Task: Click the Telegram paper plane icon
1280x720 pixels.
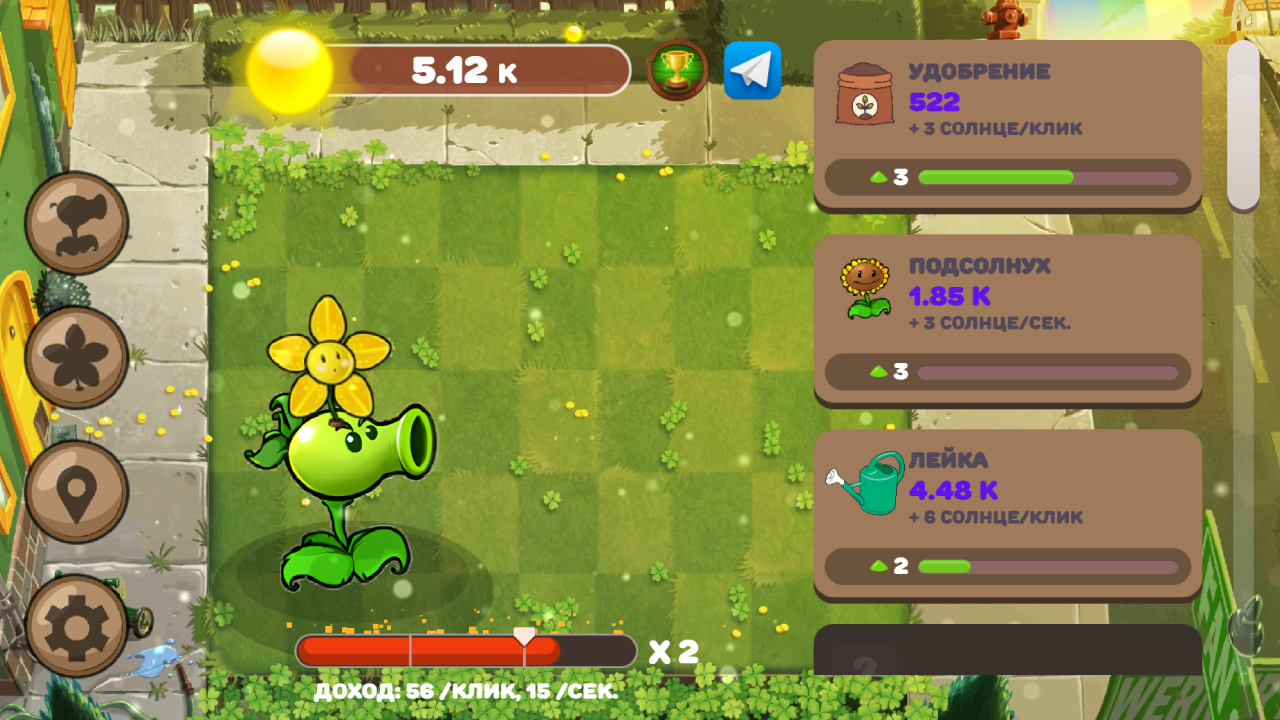Action: click(x=752, y=70)
